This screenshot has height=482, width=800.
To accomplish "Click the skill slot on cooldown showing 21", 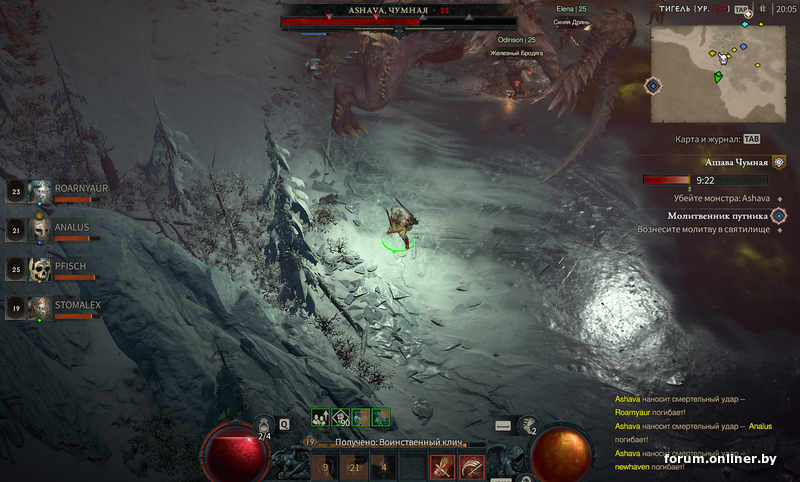I will 355,466.
